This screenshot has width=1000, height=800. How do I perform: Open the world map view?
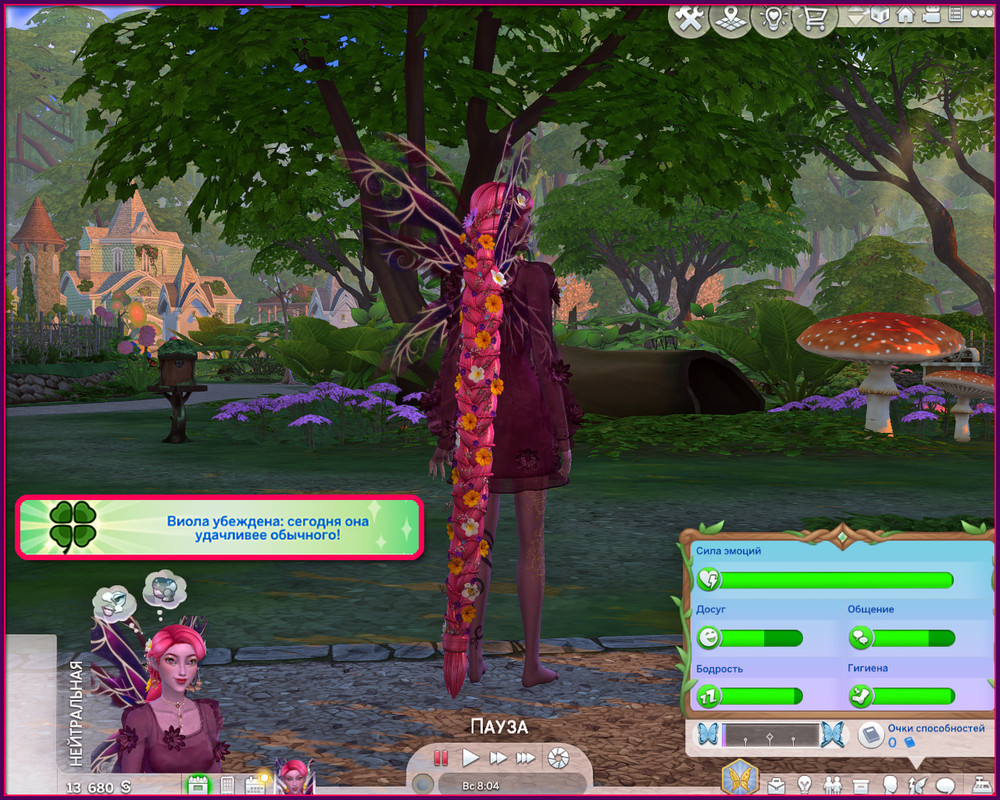pos(730,19)
